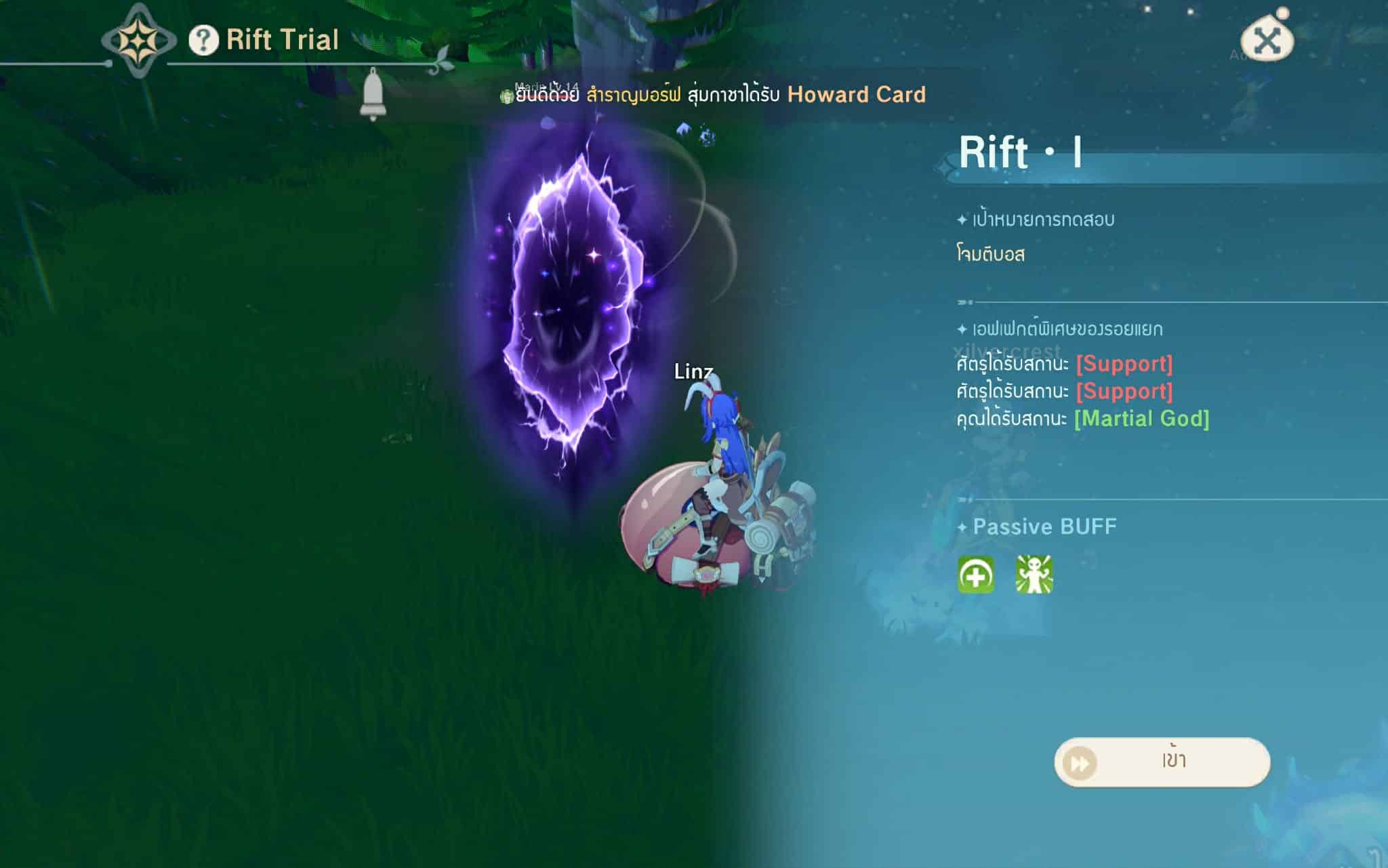Click the Rift Trial star emblem icon
This screenshot has width=1388, height=868.
pos(138,41)
